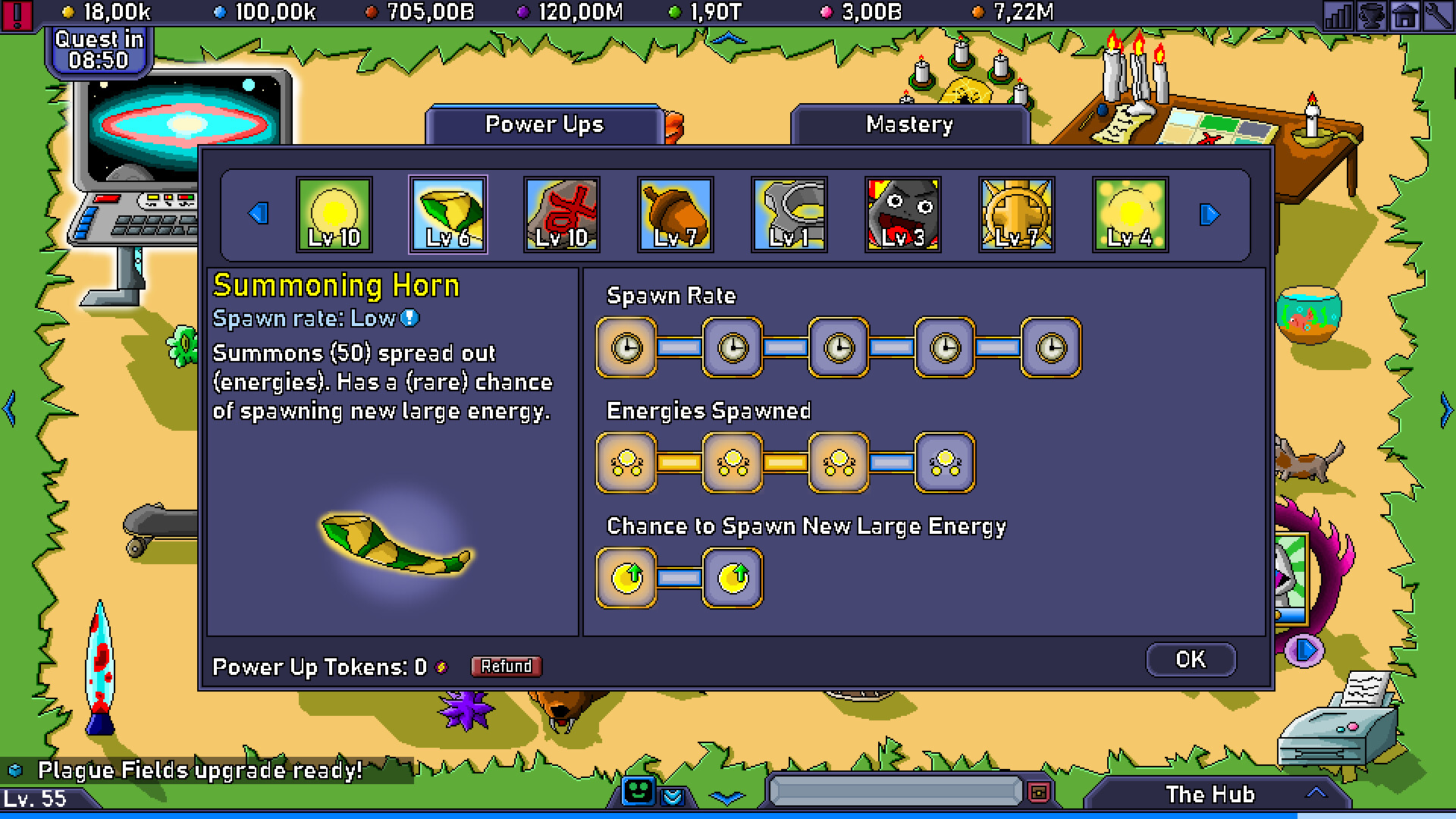Click the first Spawn Rate clock upgrade node
The height and width of the screenshot is (819, 1456).
(x=626, y=347)
